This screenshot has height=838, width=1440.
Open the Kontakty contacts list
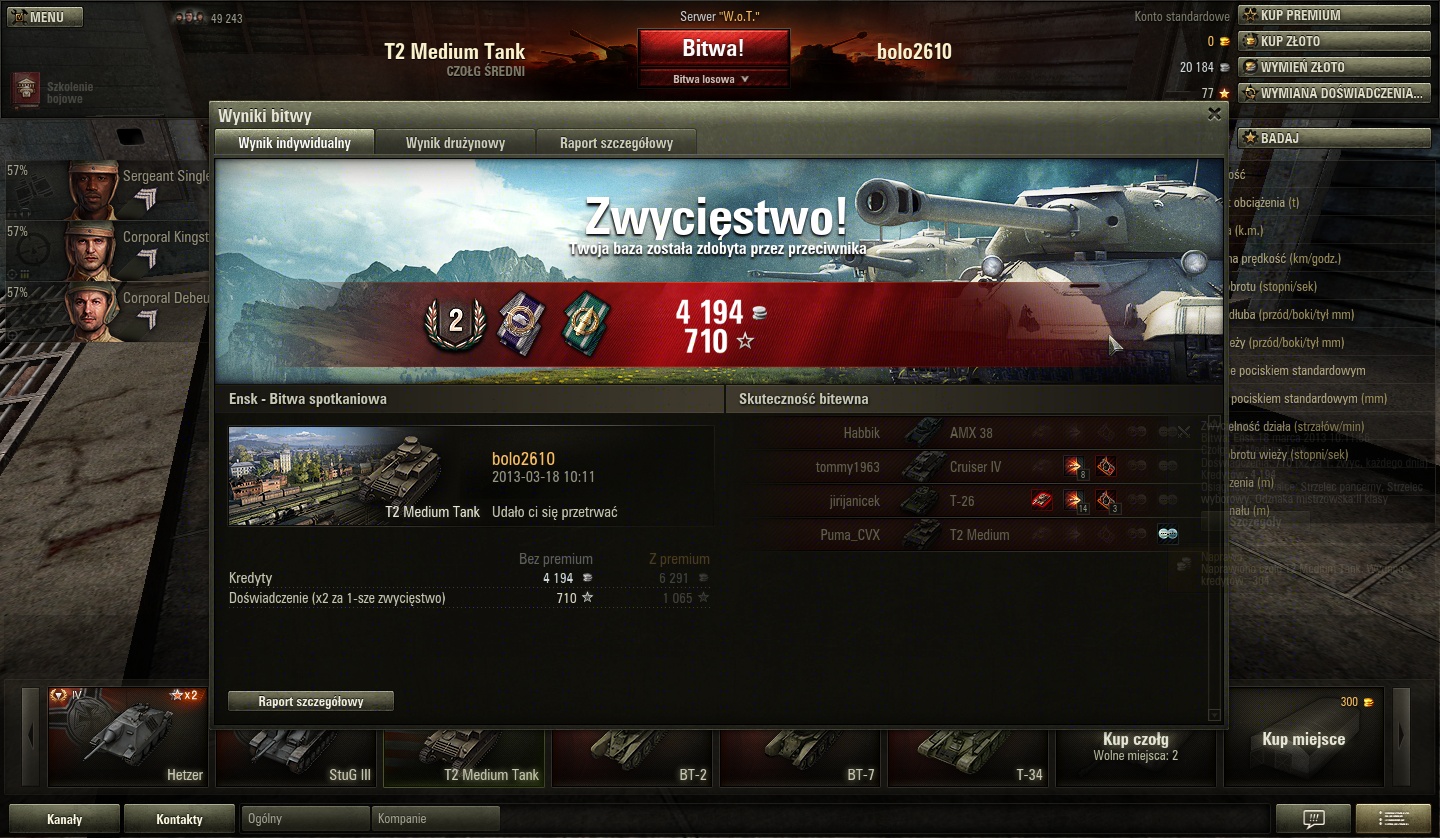point(180,819)
